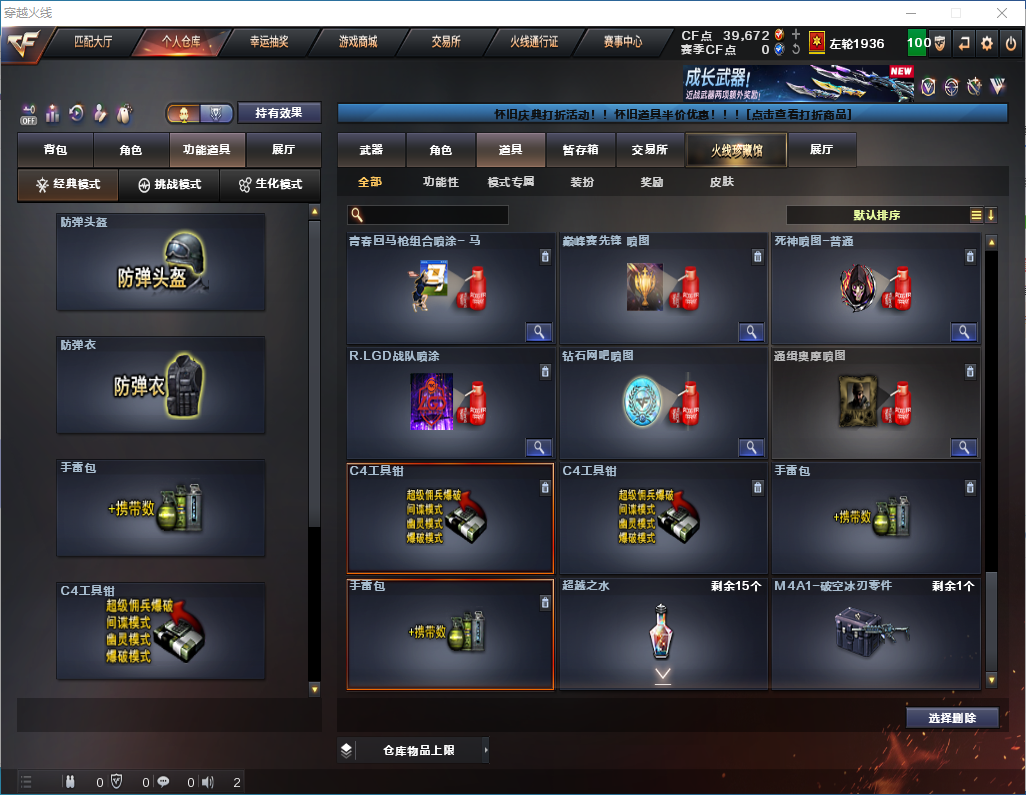Open the 交易所 top menu
This screenshot has height=795, width=1026.
pos(446,42)
